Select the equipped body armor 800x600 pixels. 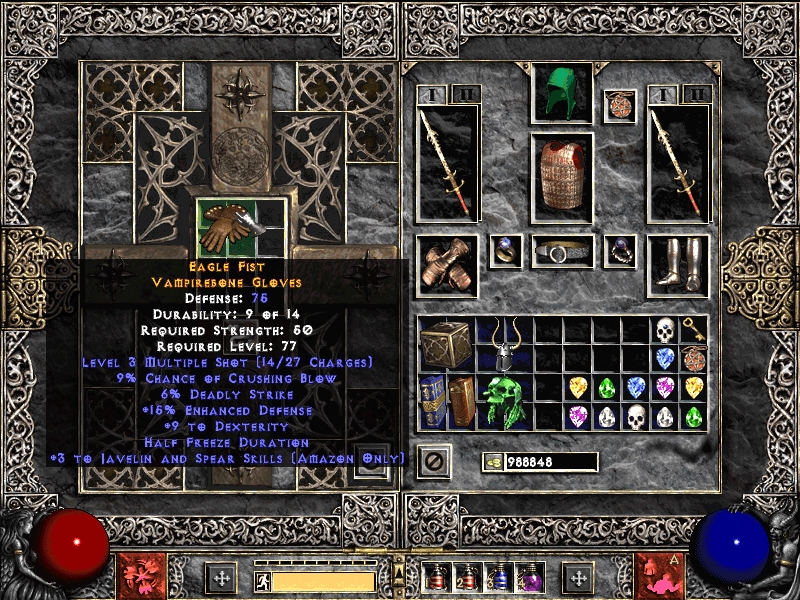(562, 176)
